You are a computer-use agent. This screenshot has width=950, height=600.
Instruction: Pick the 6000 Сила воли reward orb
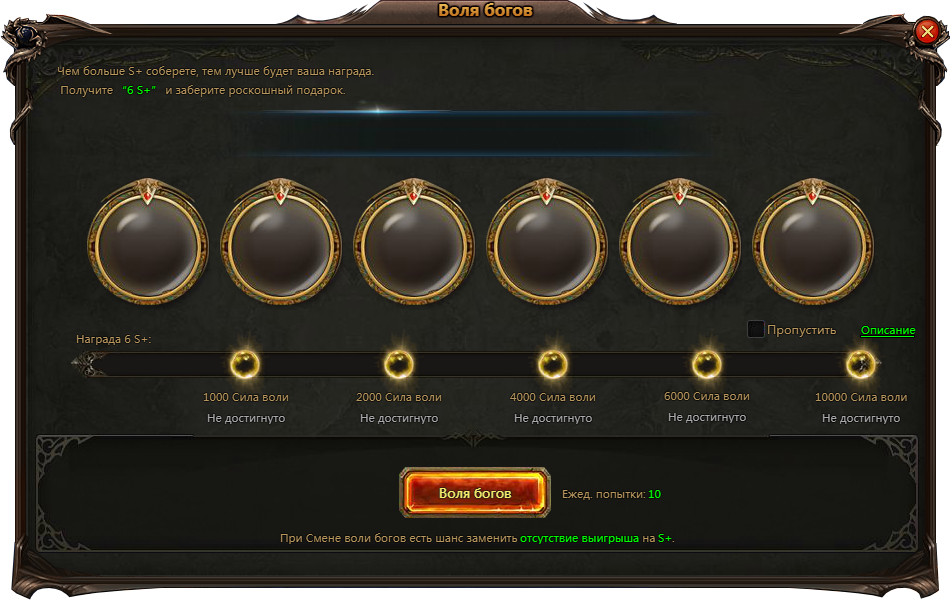(x=707, y=365)
